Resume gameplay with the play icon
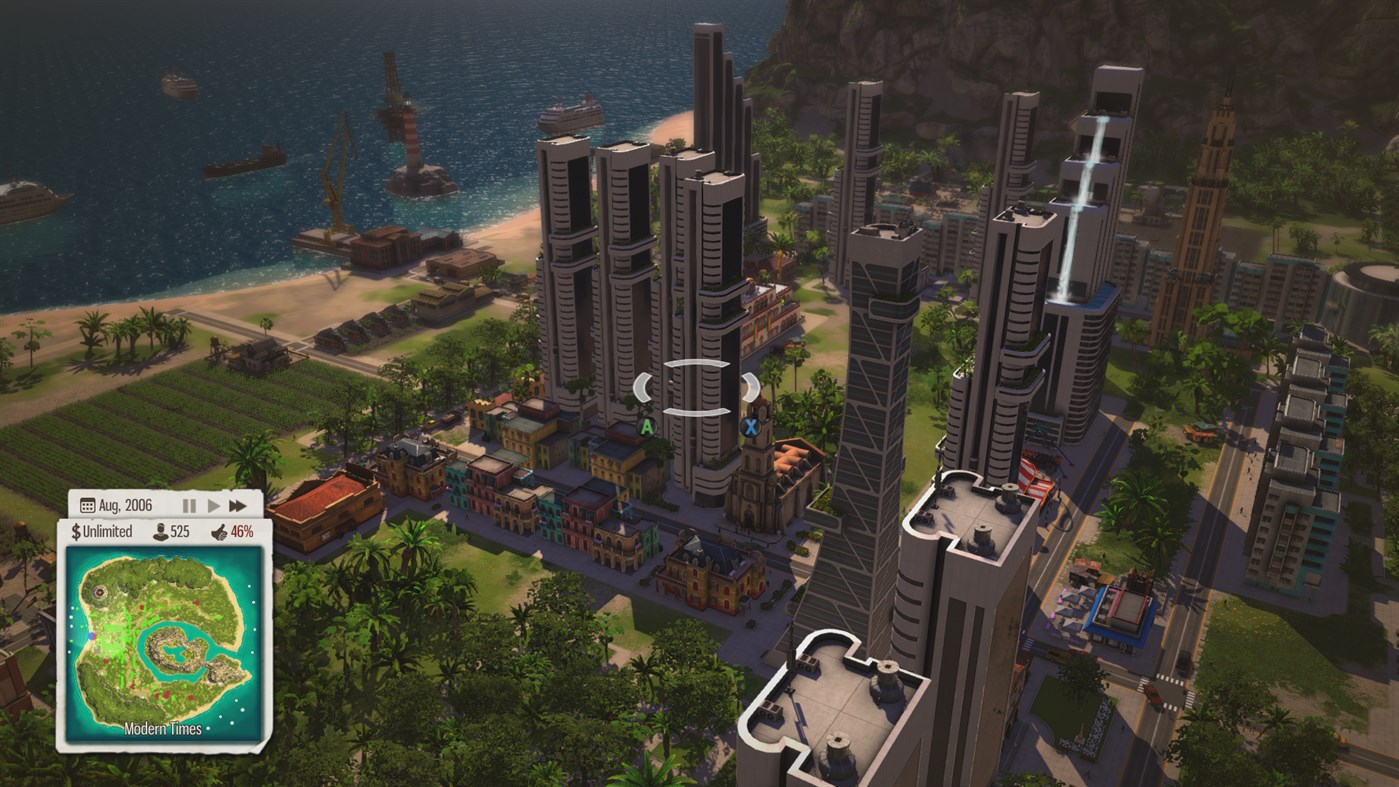The width and height of the screenshot is (1399, 787). pos(215,505)
